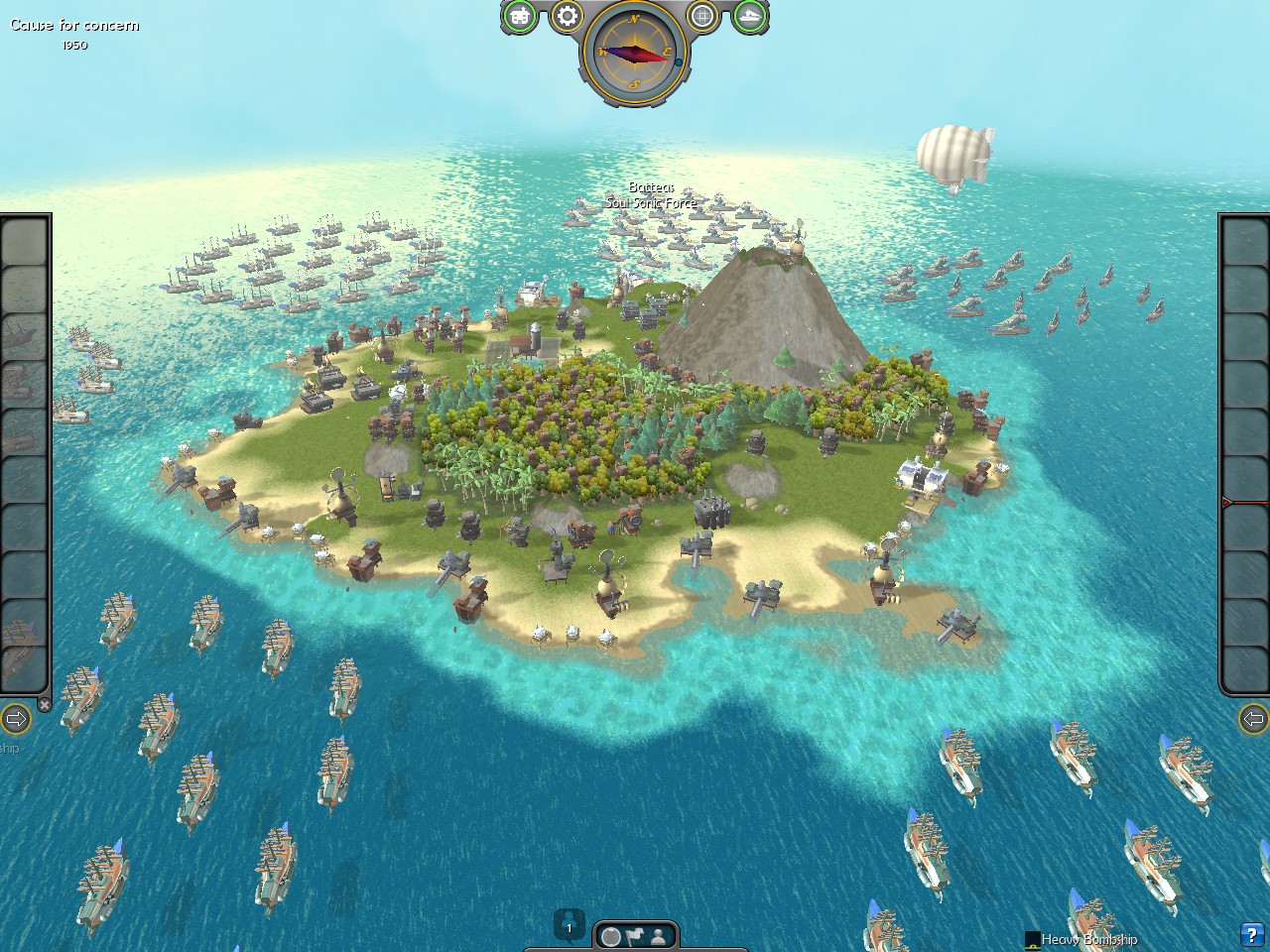Select the ship mode button
Screen dimensions: 1270x952
click(x=750, y=16)
